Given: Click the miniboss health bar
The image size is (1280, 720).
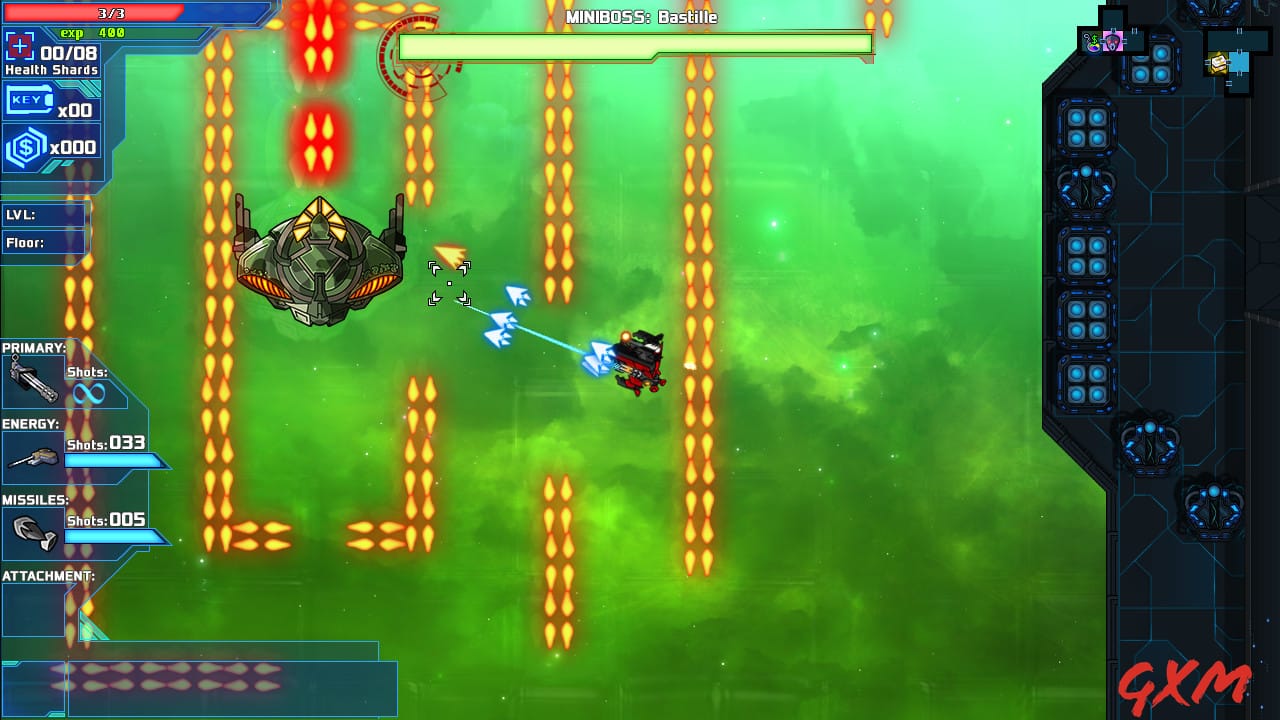Looking at the screenshot, I should (x=637, y=45).
